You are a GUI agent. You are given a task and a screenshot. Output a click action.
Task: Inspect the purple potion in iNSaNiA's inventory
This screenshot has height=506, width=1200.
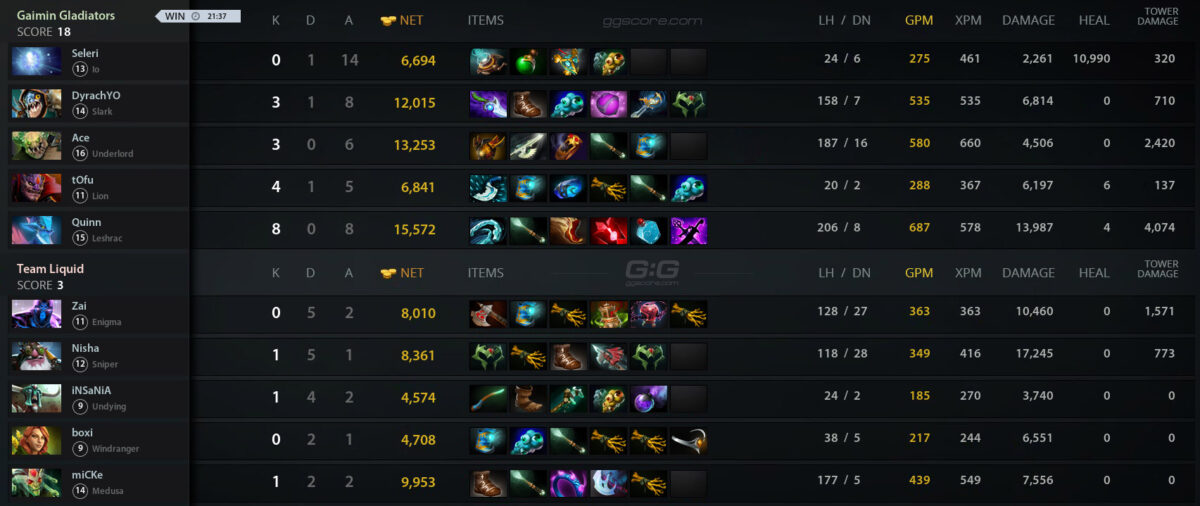(x=648, y=399)
